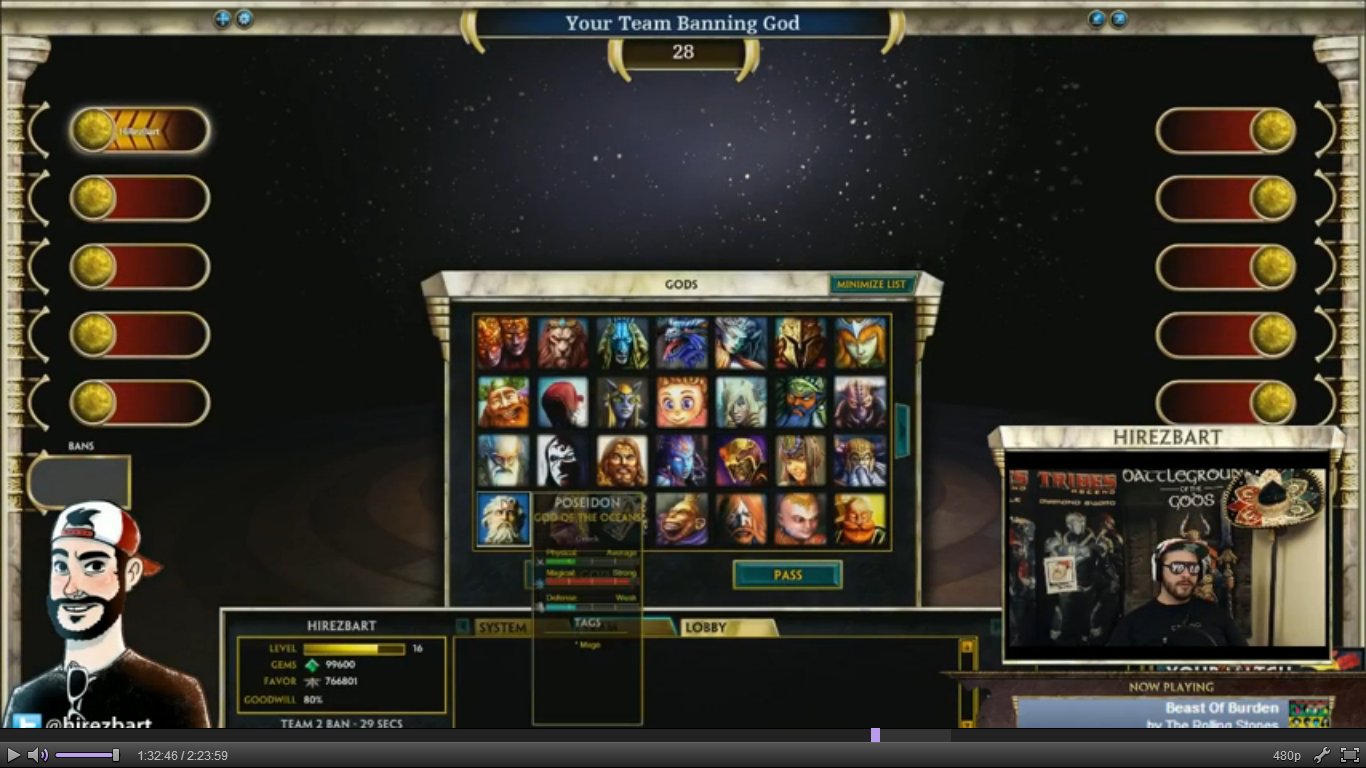Toggle the video player fullscreen
The height and width of the screenshot is (768, 1366).
(1349, 755)
